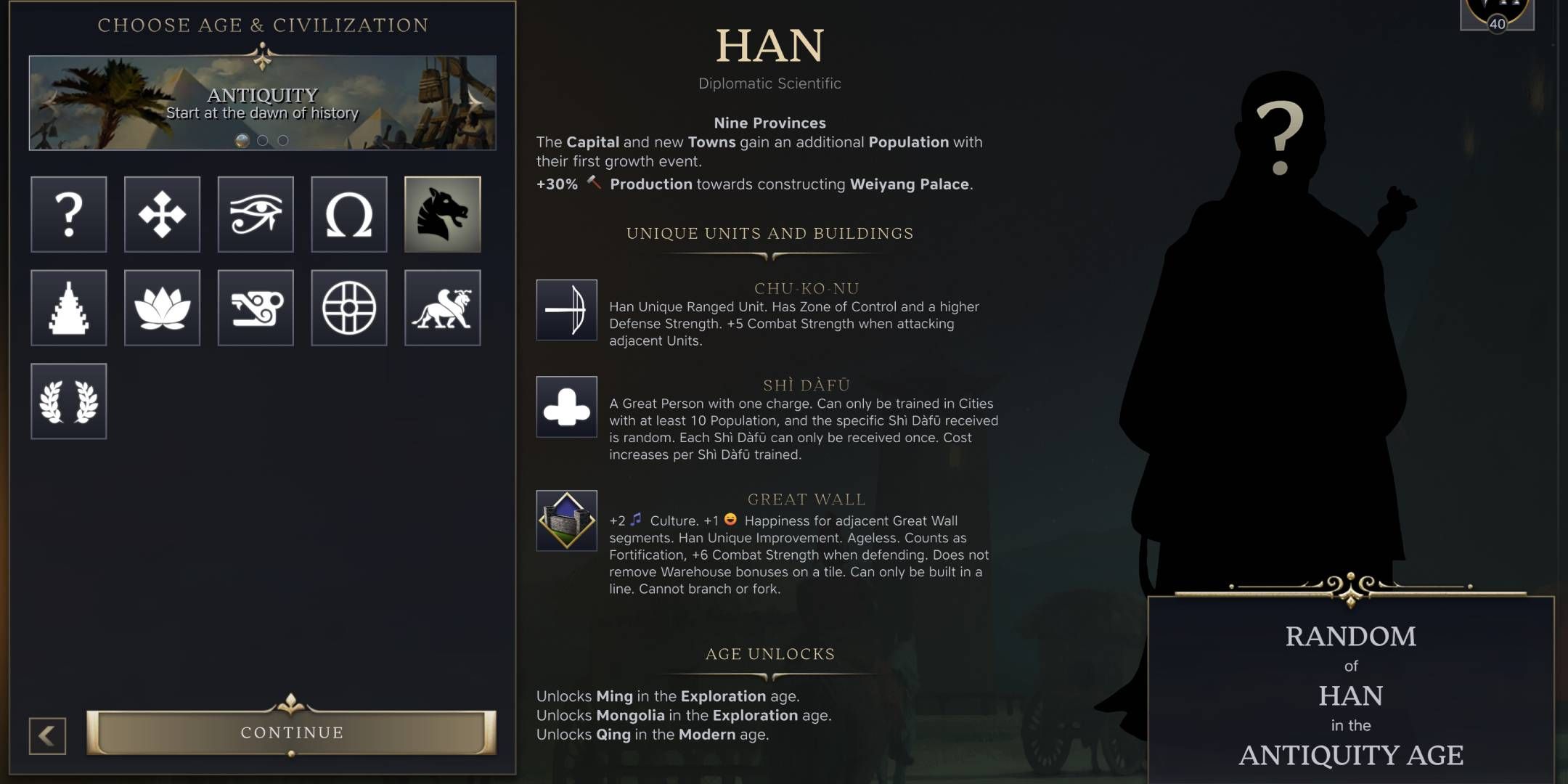Choose the Aksum cross civilization icon
Screen dimensions: 1568x784
(x=162, y=215)
